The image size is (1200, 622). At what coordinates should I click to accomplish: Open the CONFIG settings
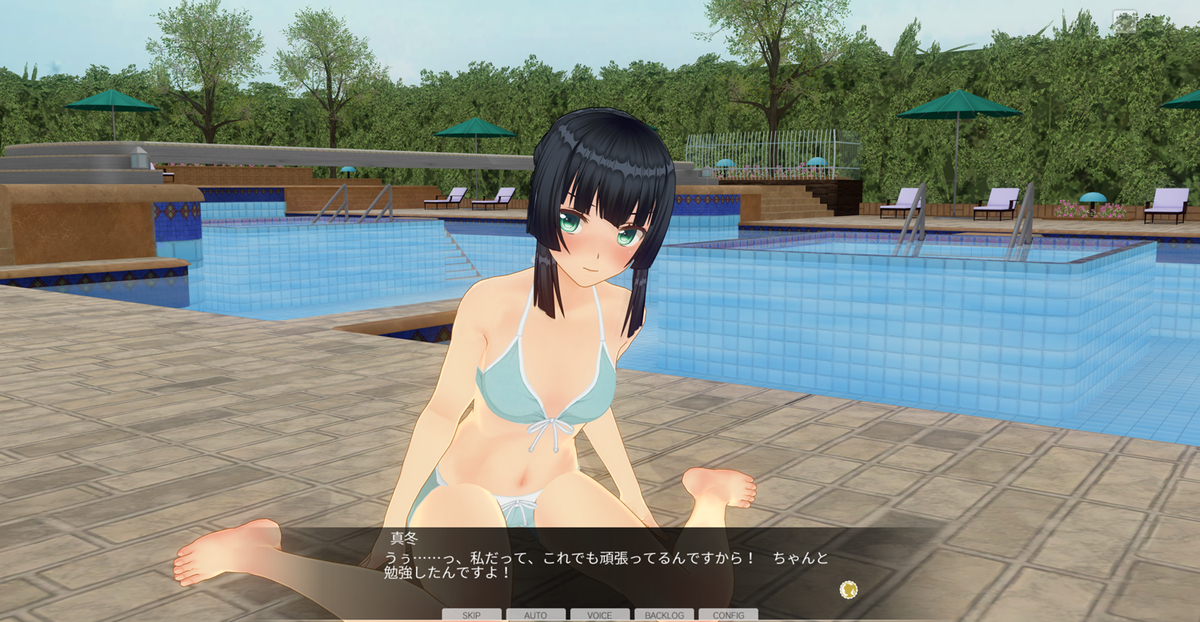(x=728, y=615)
